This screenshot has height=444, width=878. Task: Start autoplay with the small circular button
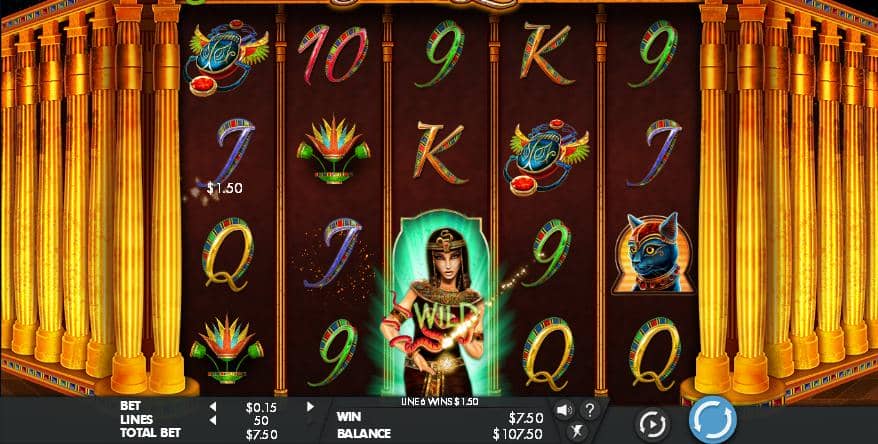click(x=652, y=422)
